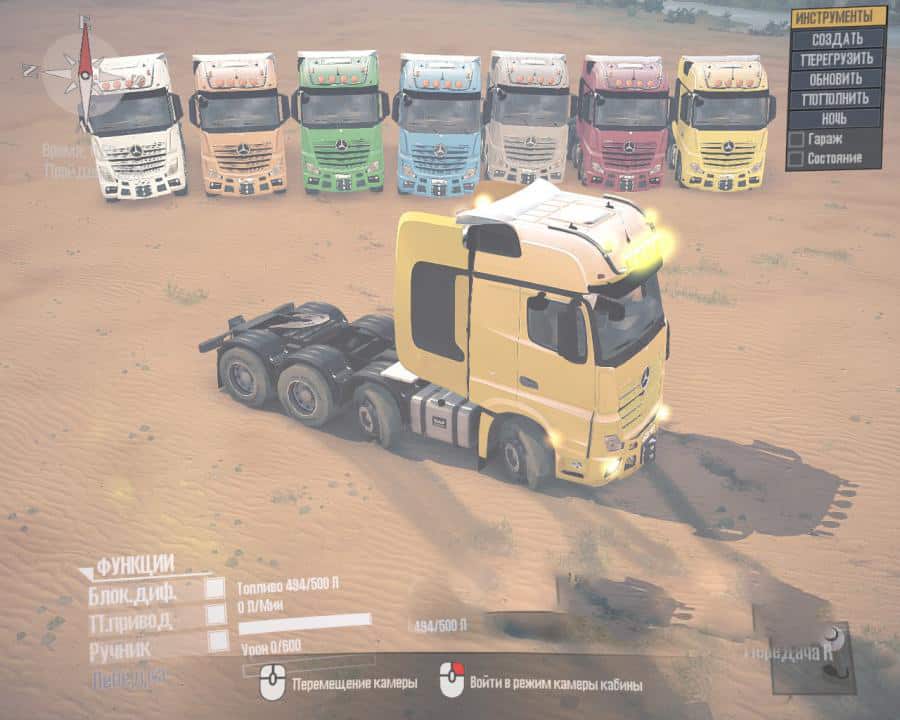Switch to night with НОЧЬ
This screenshot has width=900, height=720.
pyautogui.click(x=838, y=118)
